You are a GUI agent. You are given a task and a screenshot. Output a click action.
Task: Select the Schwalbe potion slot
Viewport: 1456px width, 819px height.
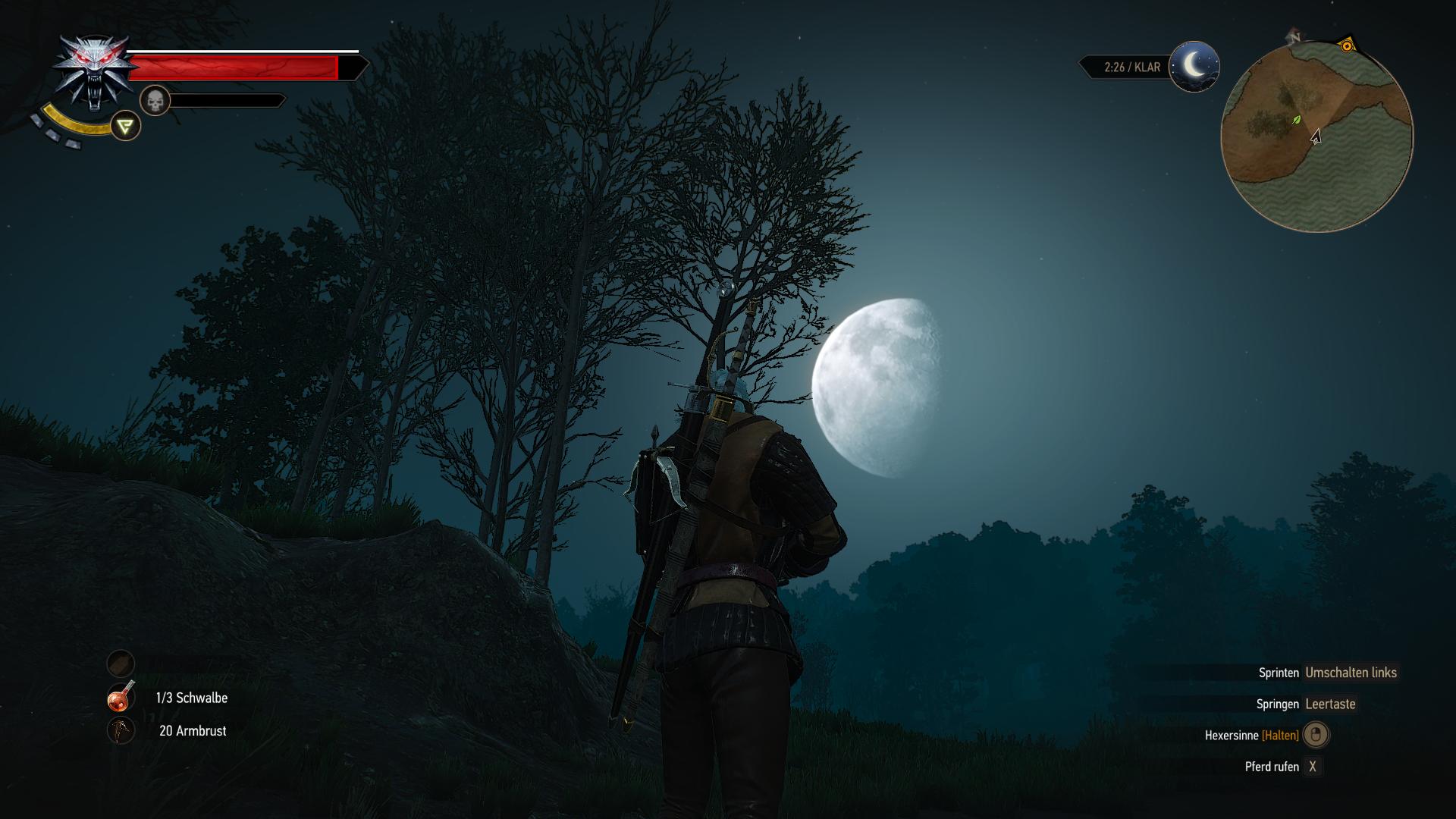pos(121,698)
